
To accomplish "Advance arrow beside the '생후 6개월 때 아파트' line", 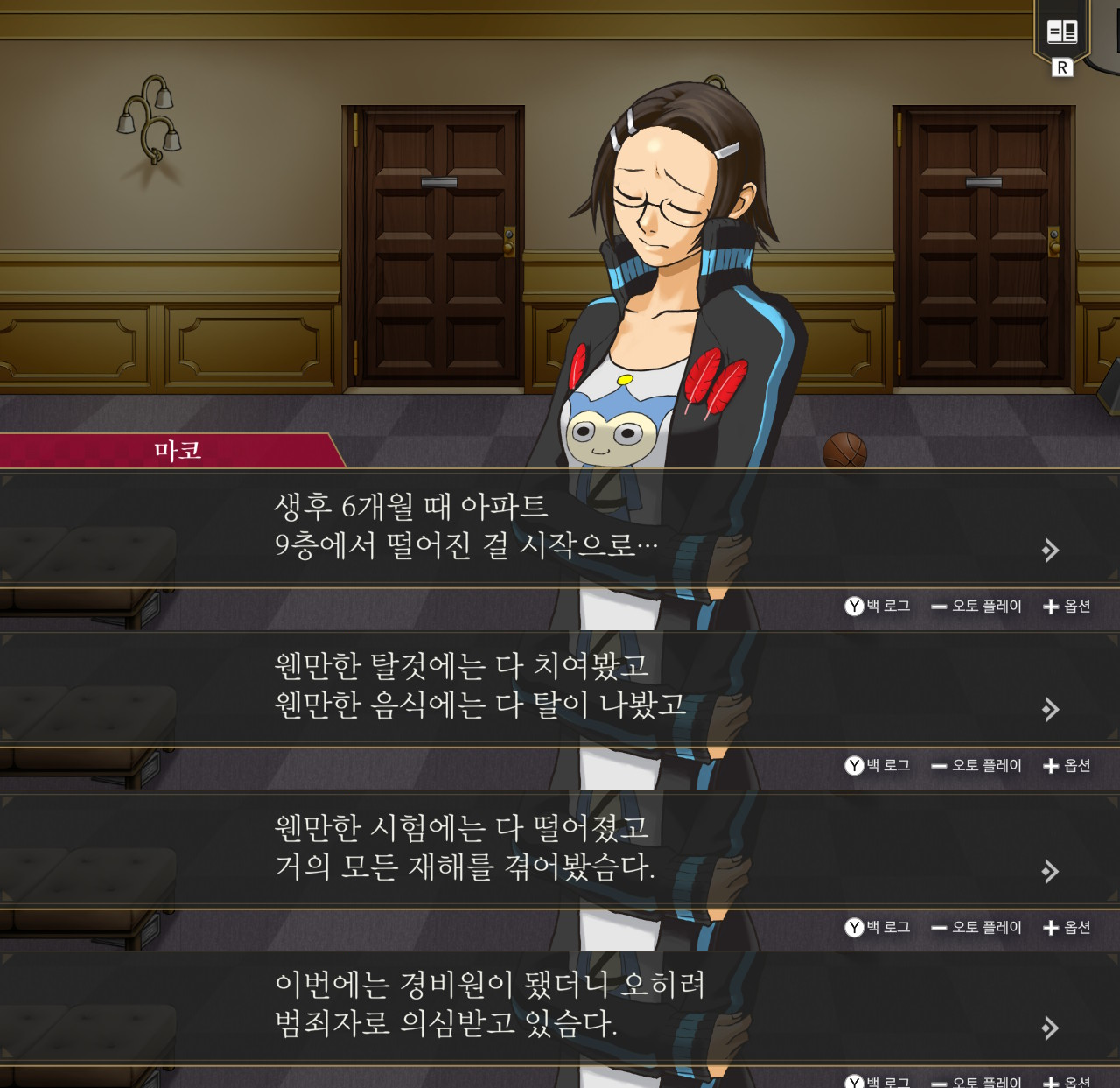I will pyautogui.click(x=1050, y=551).
